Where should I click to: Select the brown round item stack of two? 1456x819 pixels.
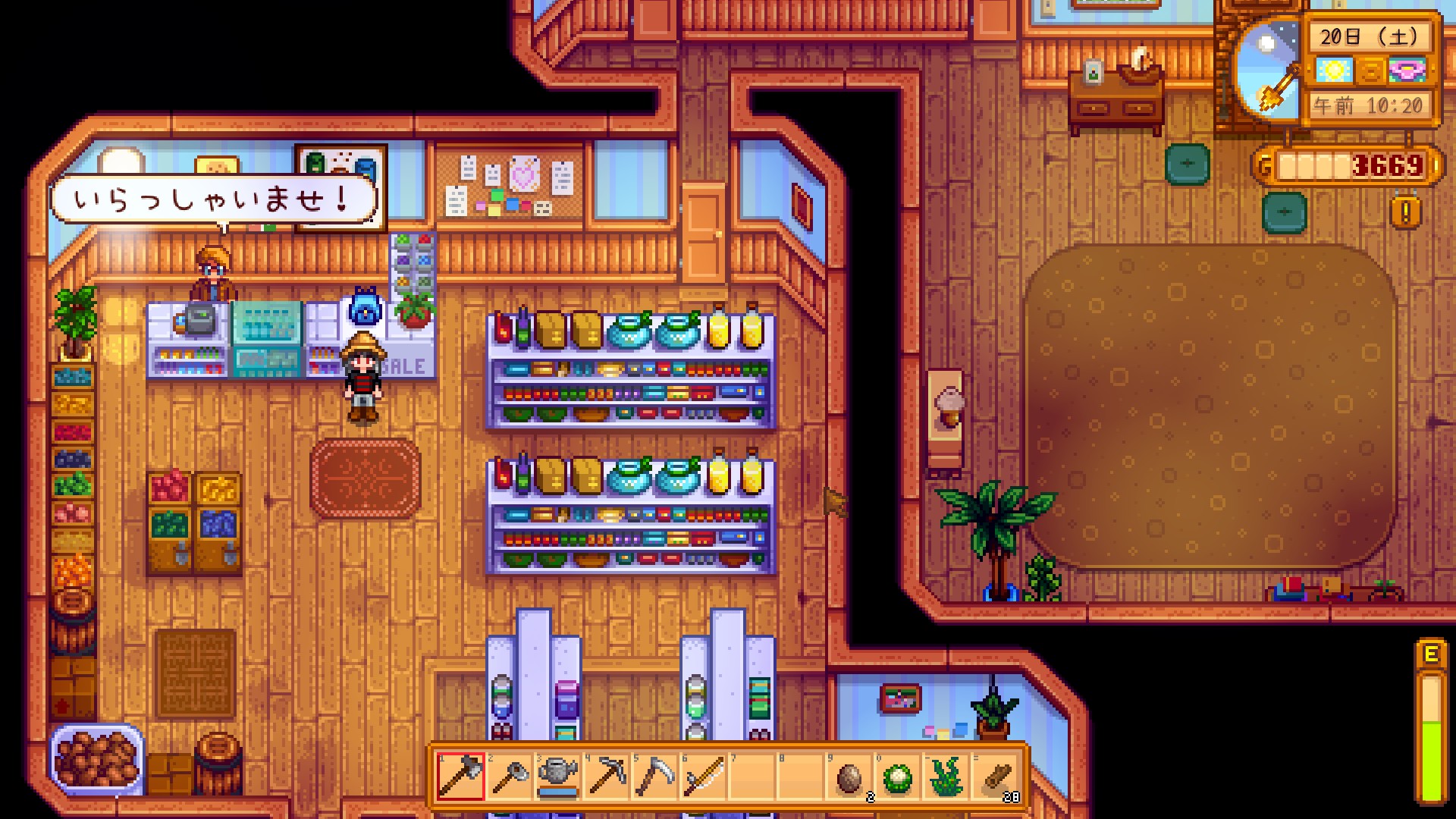849,776
